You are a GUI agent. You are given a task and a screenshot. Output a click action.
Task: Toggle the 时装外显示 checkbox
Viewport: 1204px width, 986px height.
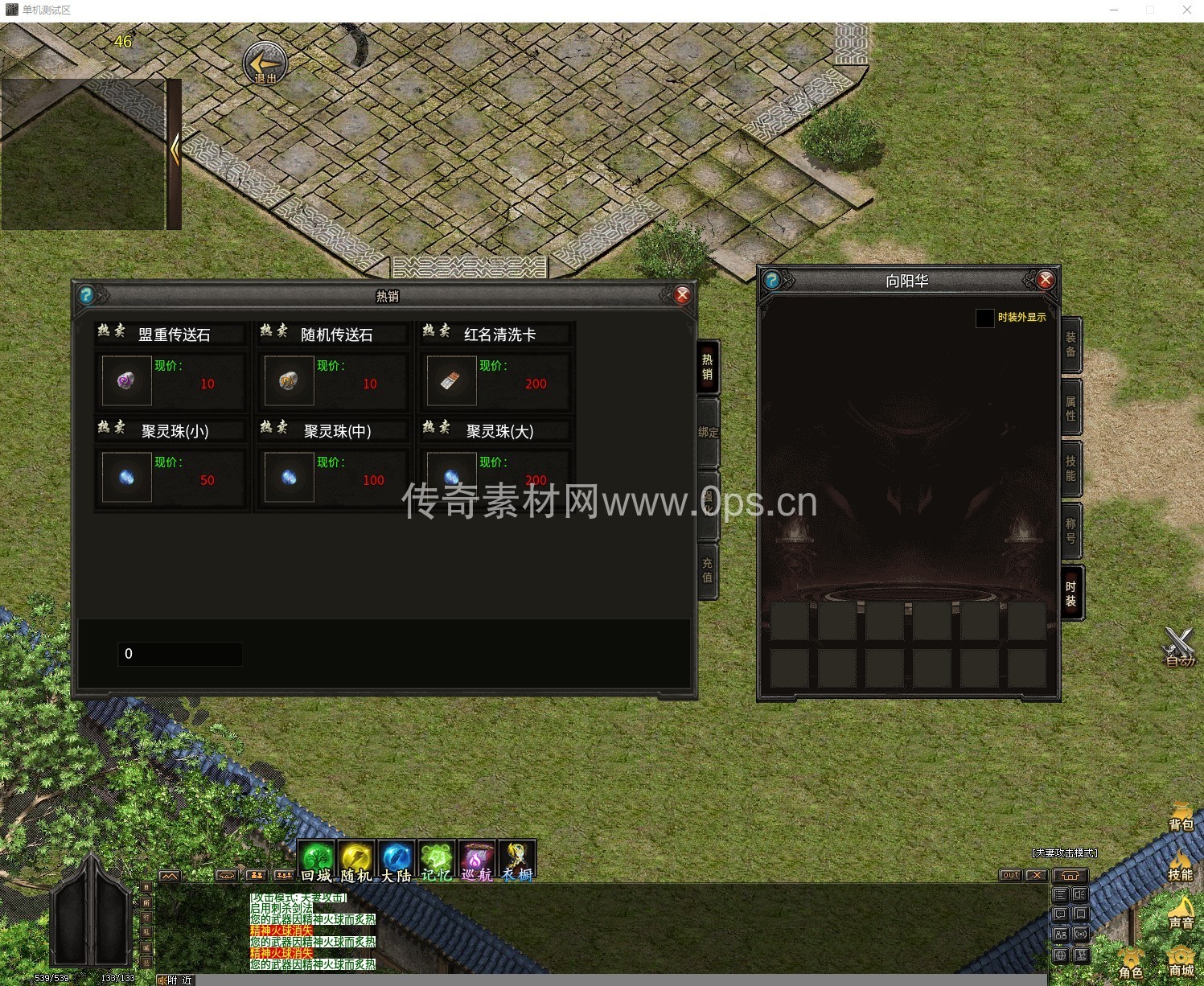984,318
